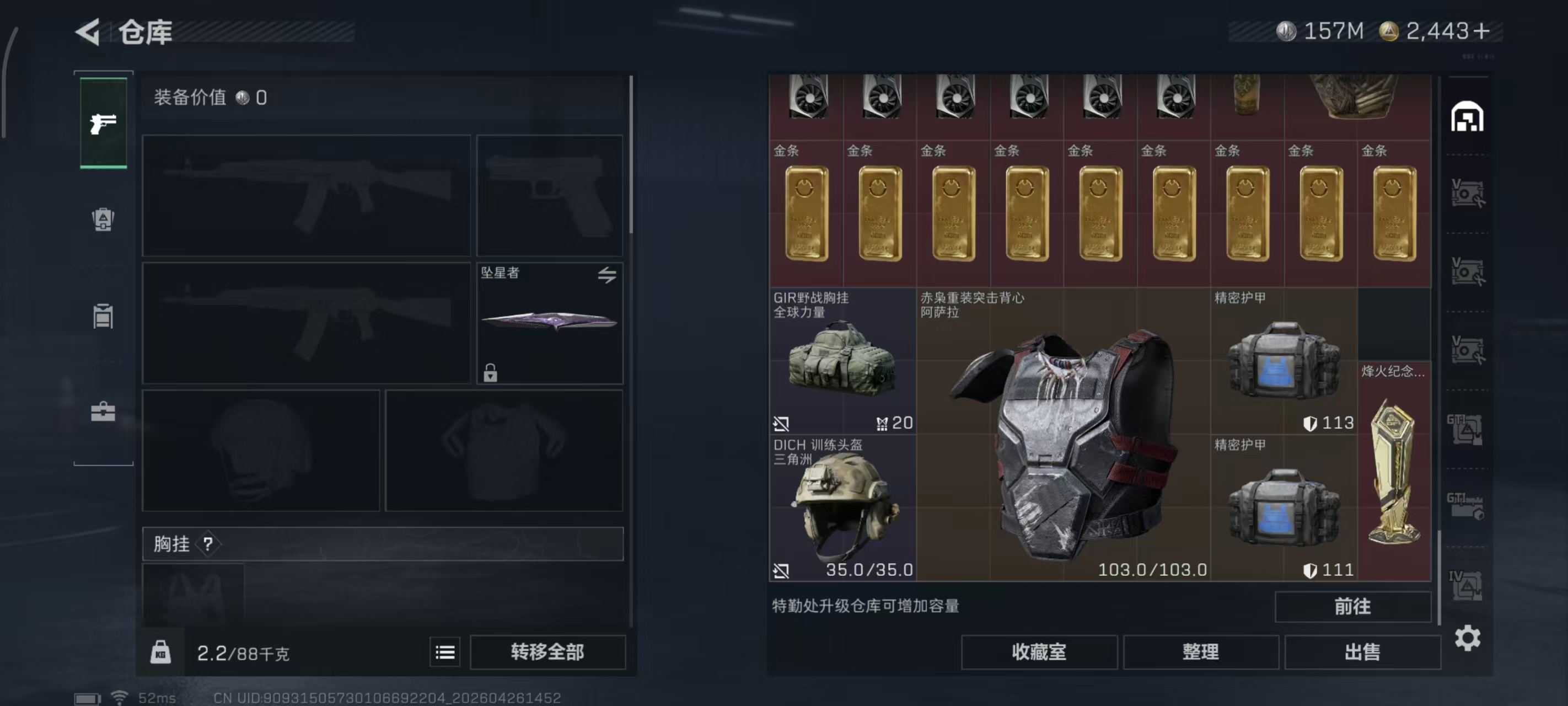Click the 前往 button to upgrade warehouse
The image size is (1568, 706).
(1352, 607)
